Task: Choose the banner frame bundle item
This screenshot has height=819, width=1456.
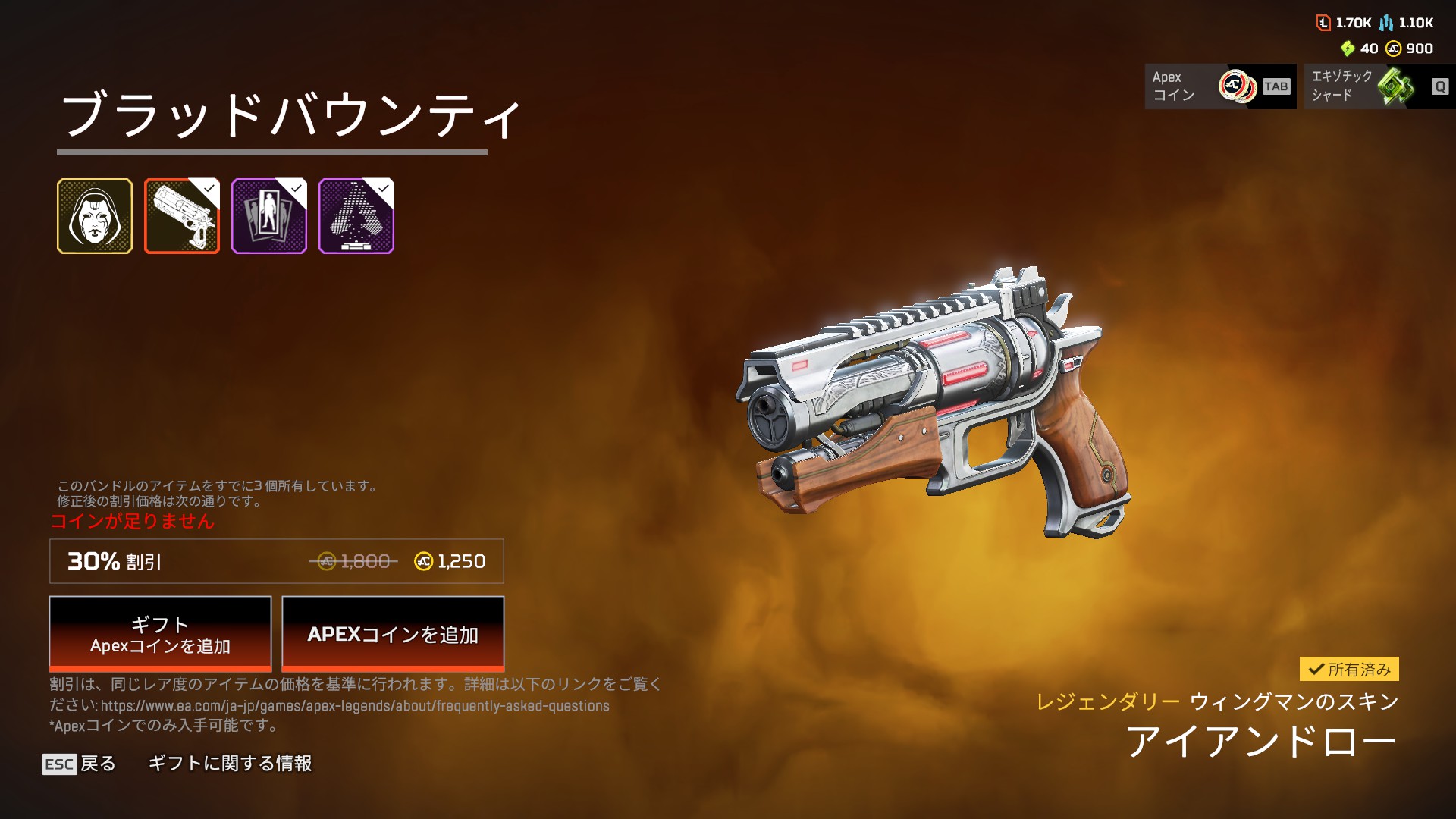Action: click(x=269, y=216)
